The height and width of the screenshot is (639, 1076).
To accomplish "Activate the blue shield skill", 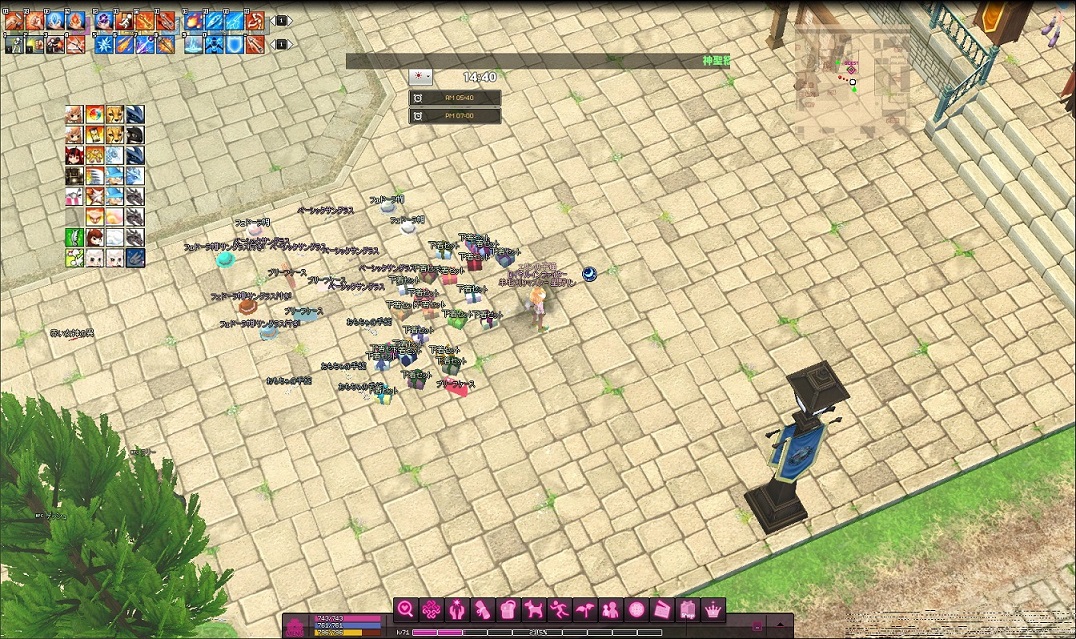I will [x=234, y=44].
